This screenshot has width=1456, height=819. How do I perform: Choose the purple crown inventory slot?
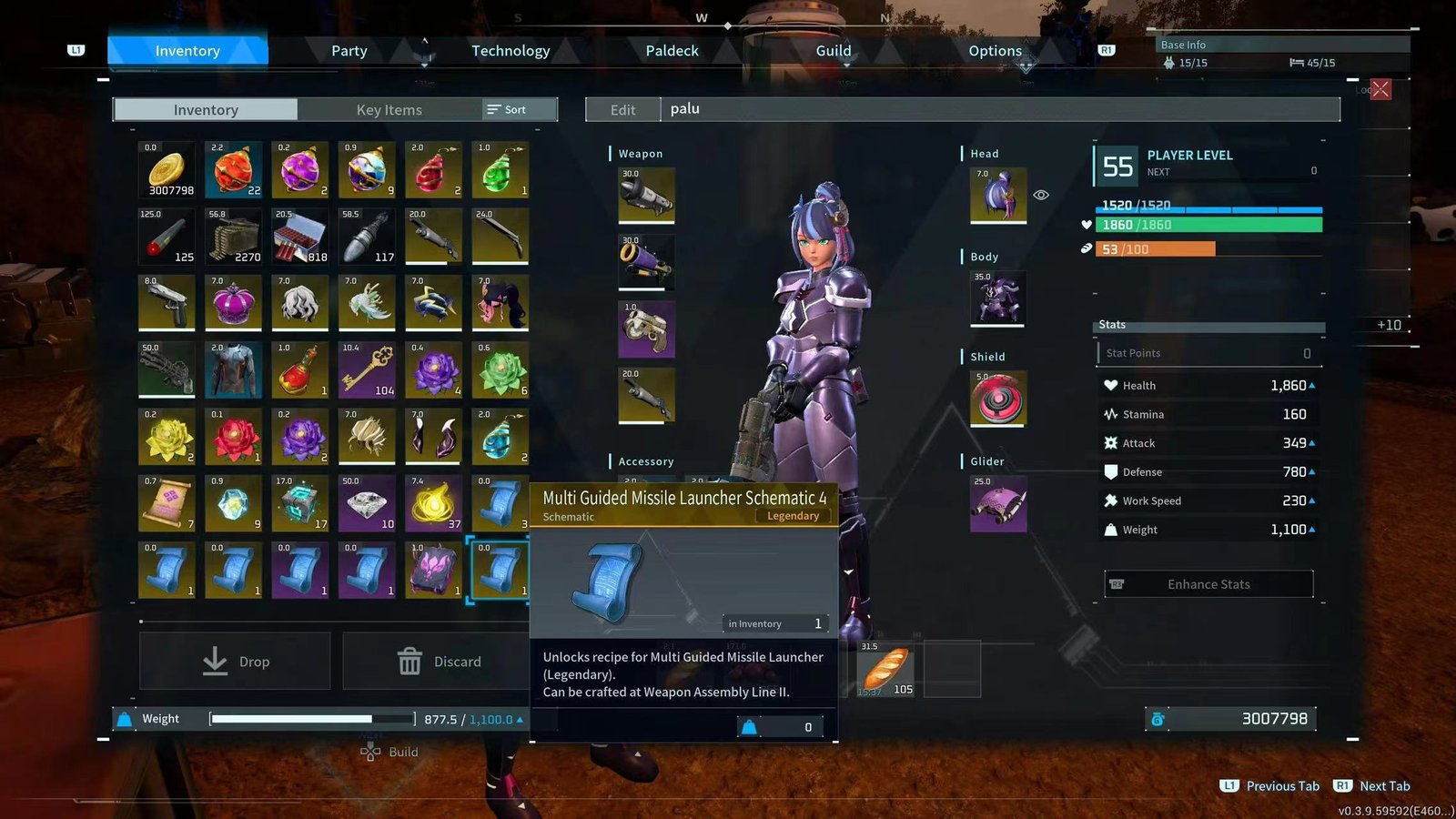(x=233, y=302)
